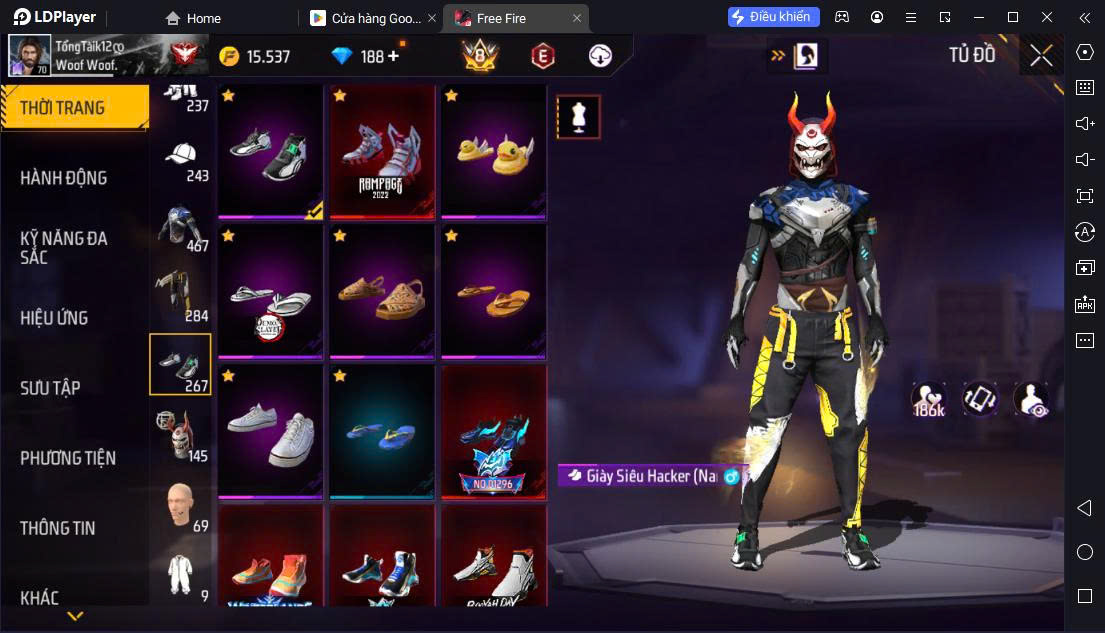Expand the category list with down arrow

[75, 616]
